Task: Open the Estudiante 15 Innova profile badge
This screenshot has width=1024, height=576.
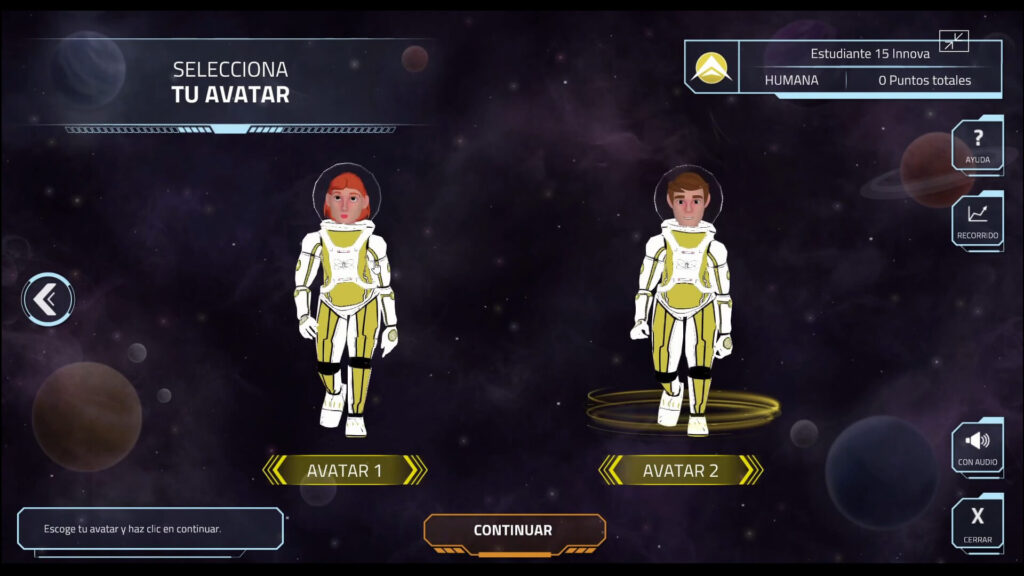Action: pos(712,68)
